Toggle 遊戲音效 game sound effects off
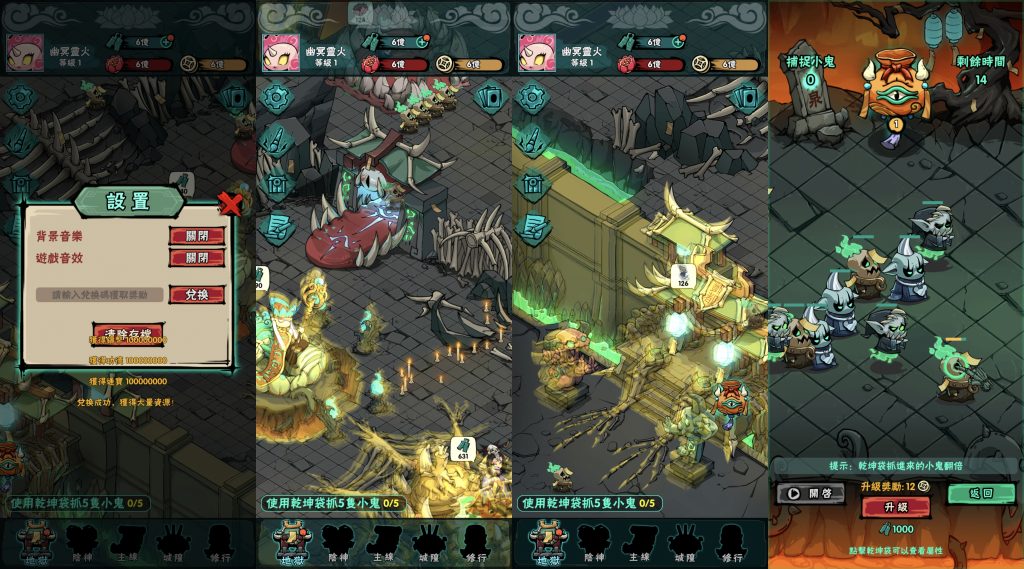 point(197,258)
